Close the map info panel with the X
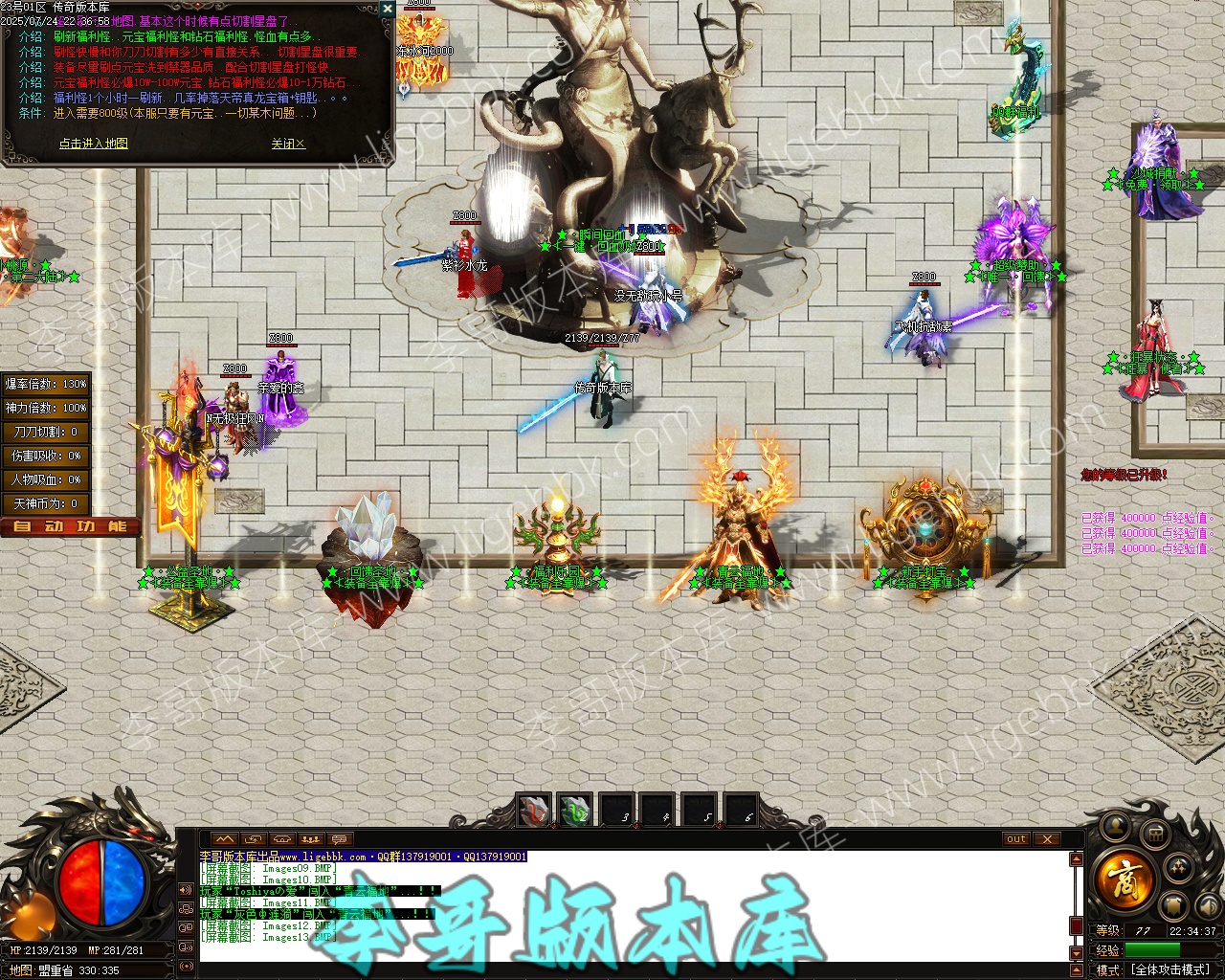The width and height of the screenshot is (1225, 980). (387, 8)
